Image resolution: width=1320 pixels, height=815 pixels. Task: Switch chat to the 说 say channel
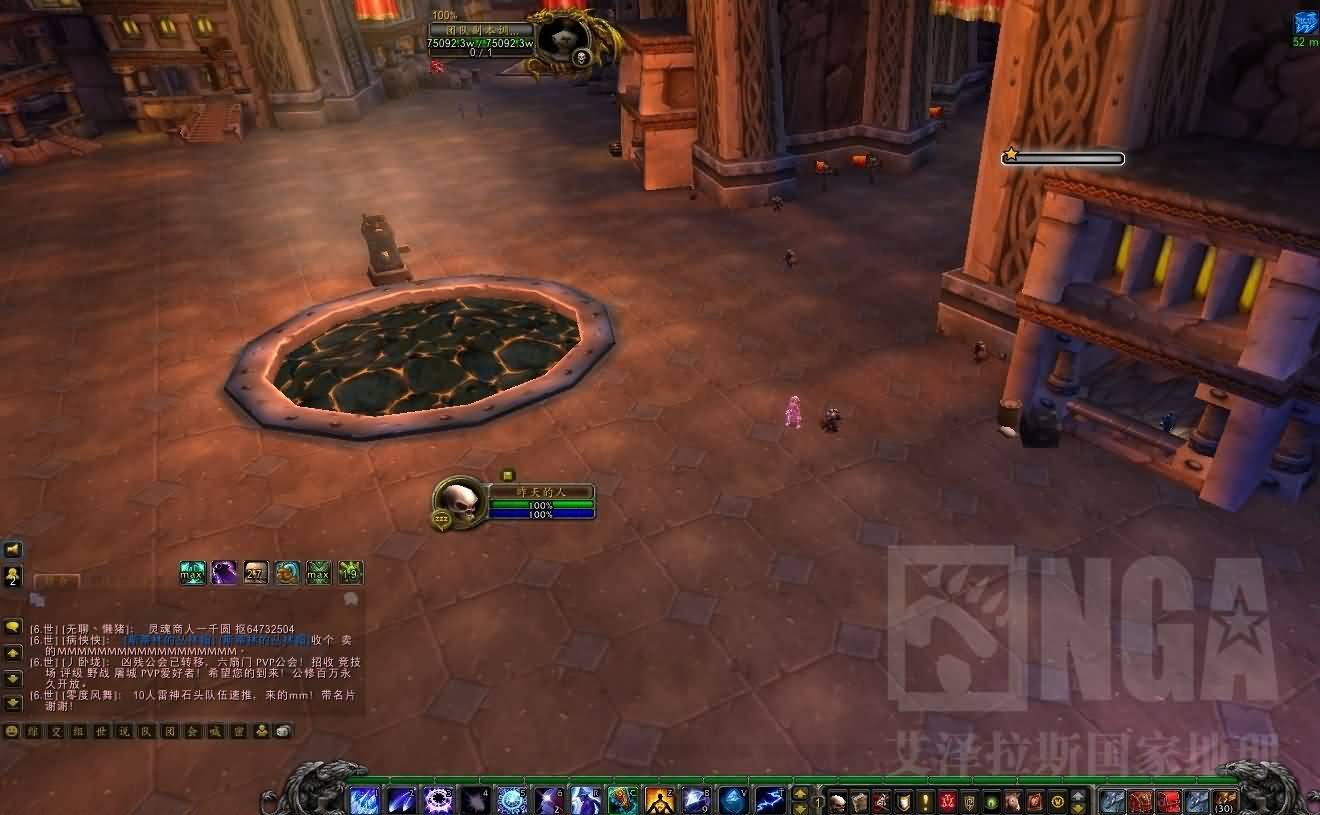tap(124, 731)
